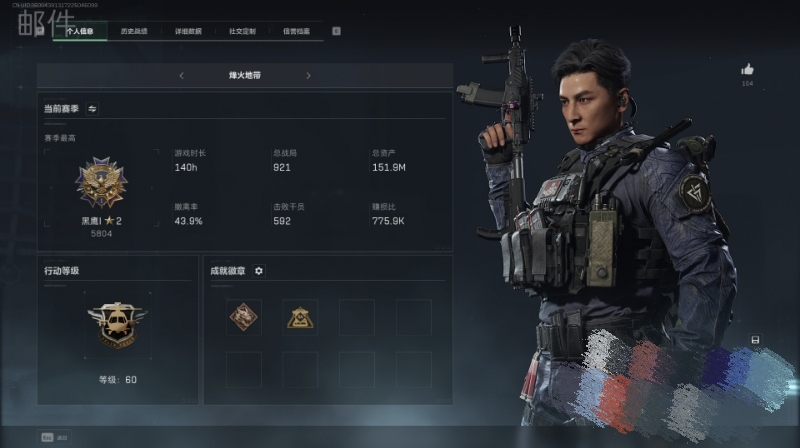Click the thumbs-up like icon
This screenshot has width=800, height=448.
(x=747, y=70)
